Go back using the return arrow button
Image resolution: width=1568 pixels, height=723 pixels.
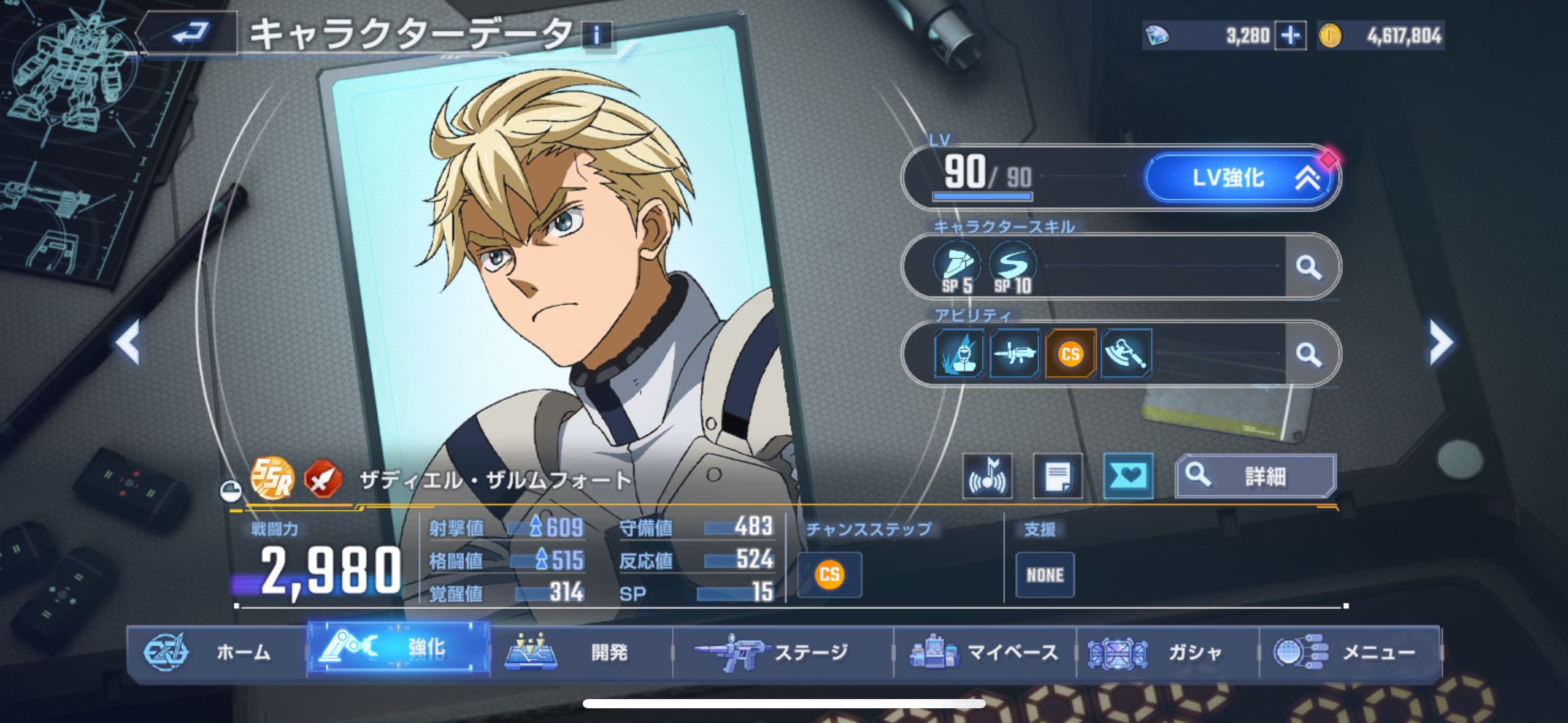click(190, 34)
